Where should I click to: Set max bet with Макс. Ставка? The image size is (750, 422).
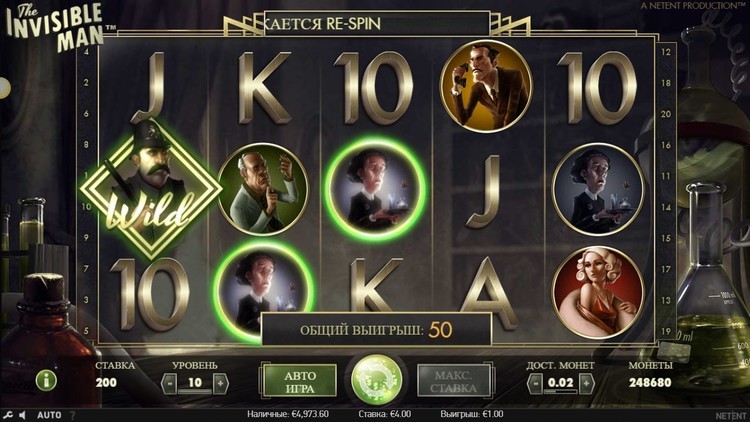[x=454, y=382]
